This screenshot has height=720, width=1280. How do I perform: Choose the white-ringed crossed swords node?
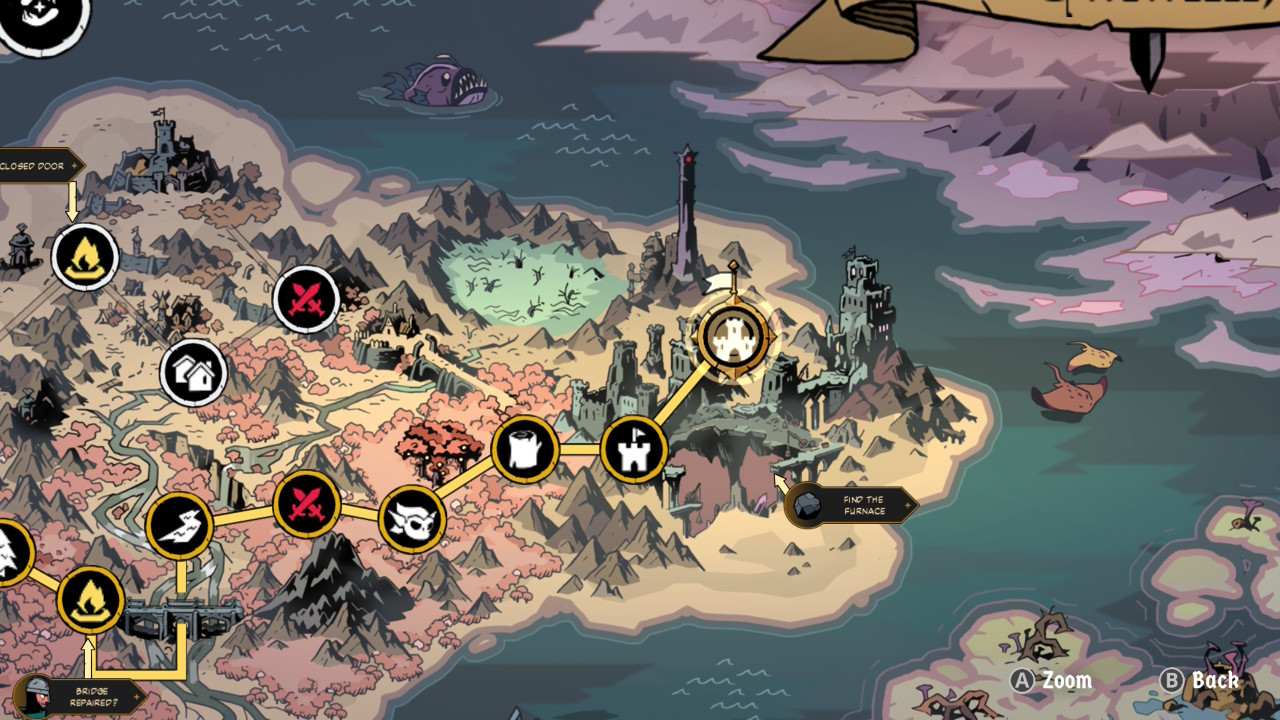pos(306,299)
